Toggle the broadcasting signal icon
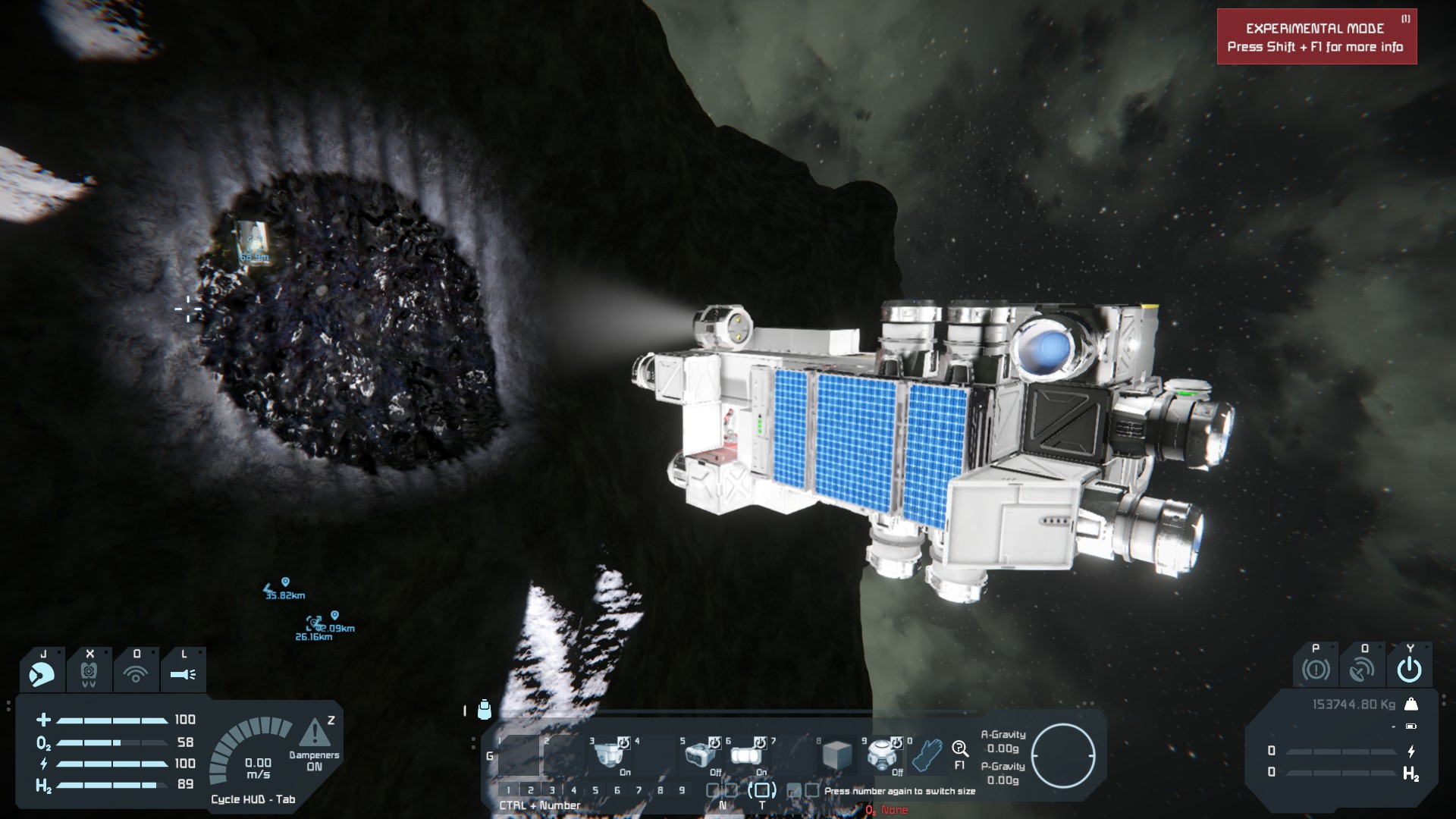Image resolution: width=1456 pixels, height=819 pixels. tap(136, 673)
